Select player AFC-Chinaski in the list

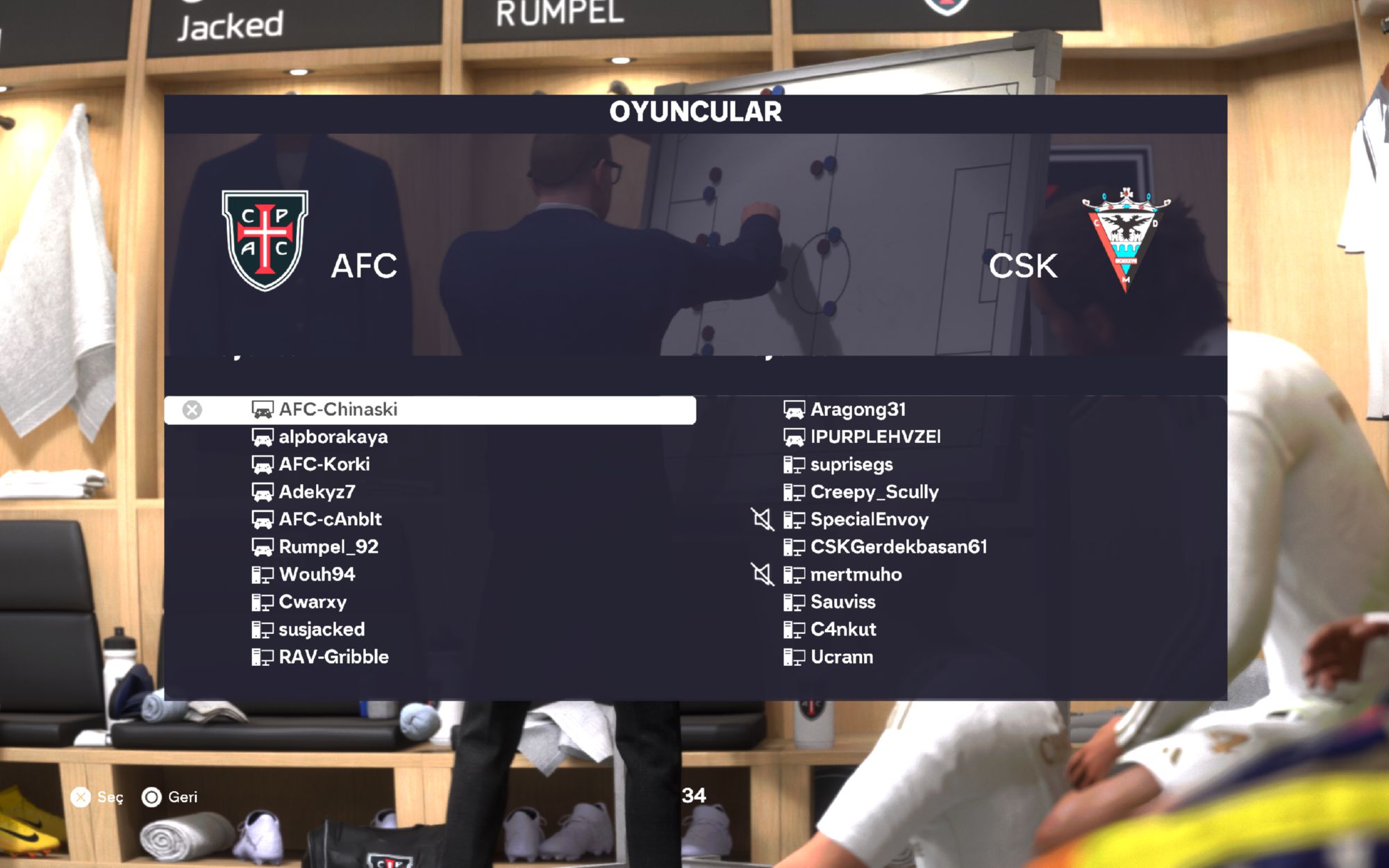[x=338, y=410]
